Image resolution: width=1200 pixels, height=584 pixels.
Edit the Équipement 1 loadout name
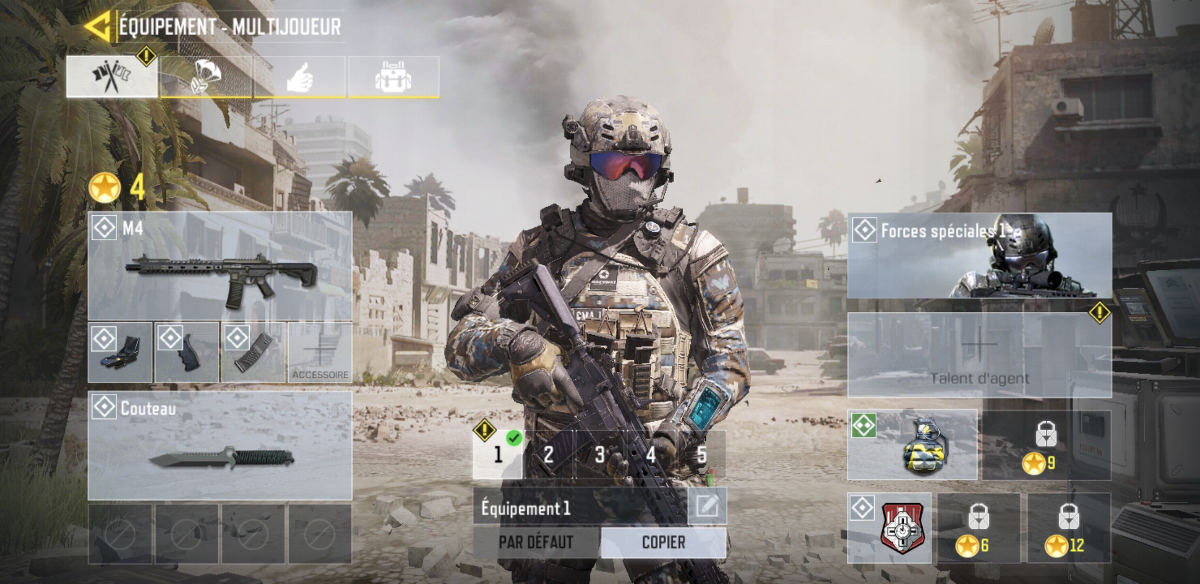click(707, 507)
